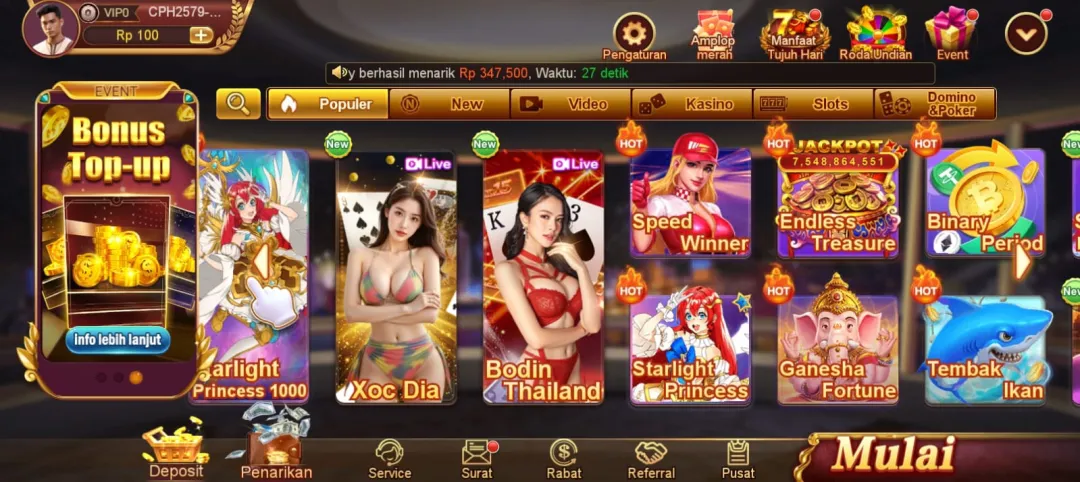Open the Pengaturan settings gear
The width and height of the screenshot is (1080, 482).
coord(633,33)
